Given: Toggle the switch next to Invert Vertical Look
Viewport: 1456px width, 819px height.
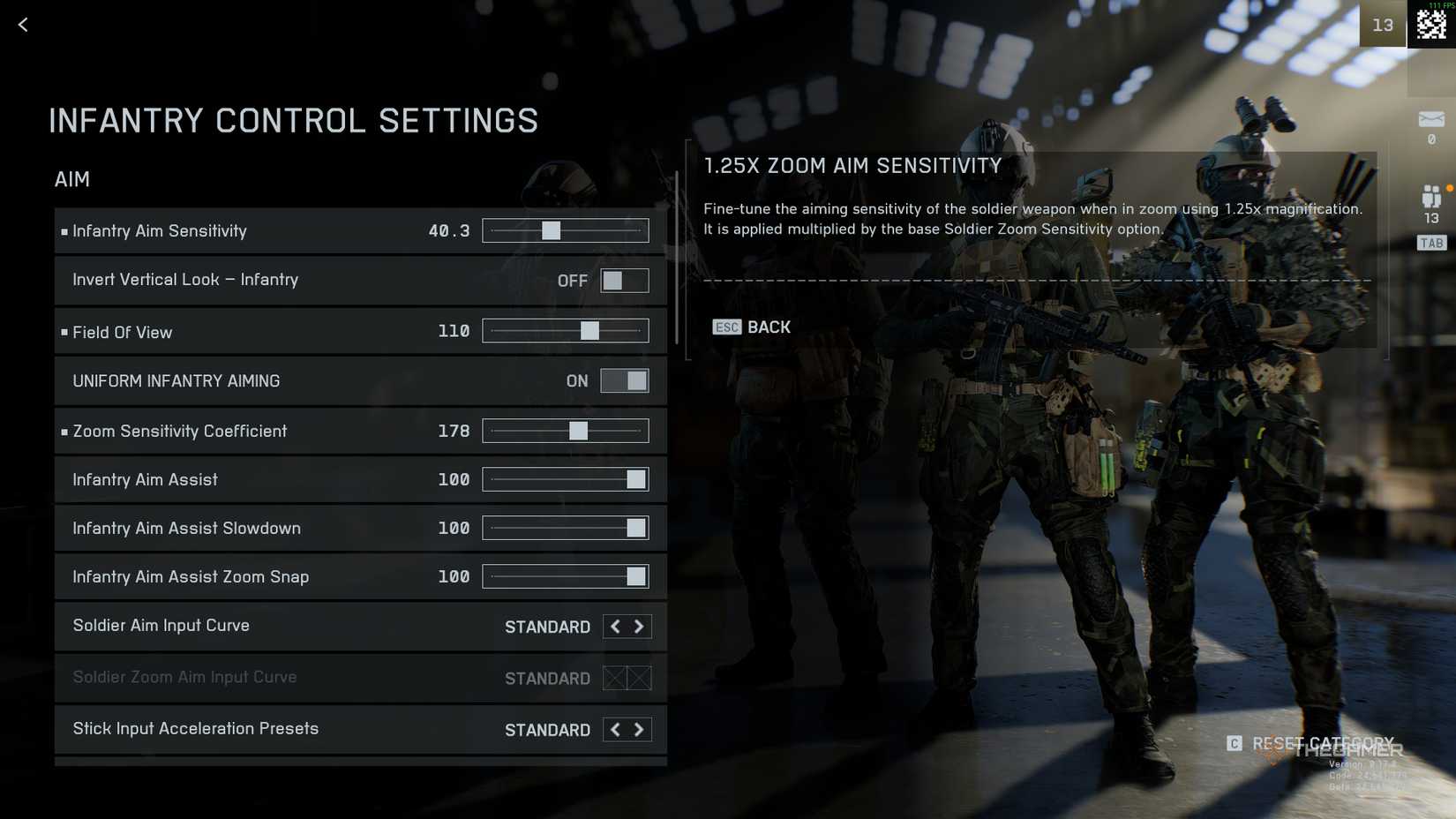Looking at the screenshot, I should click(x=625, y=280).
